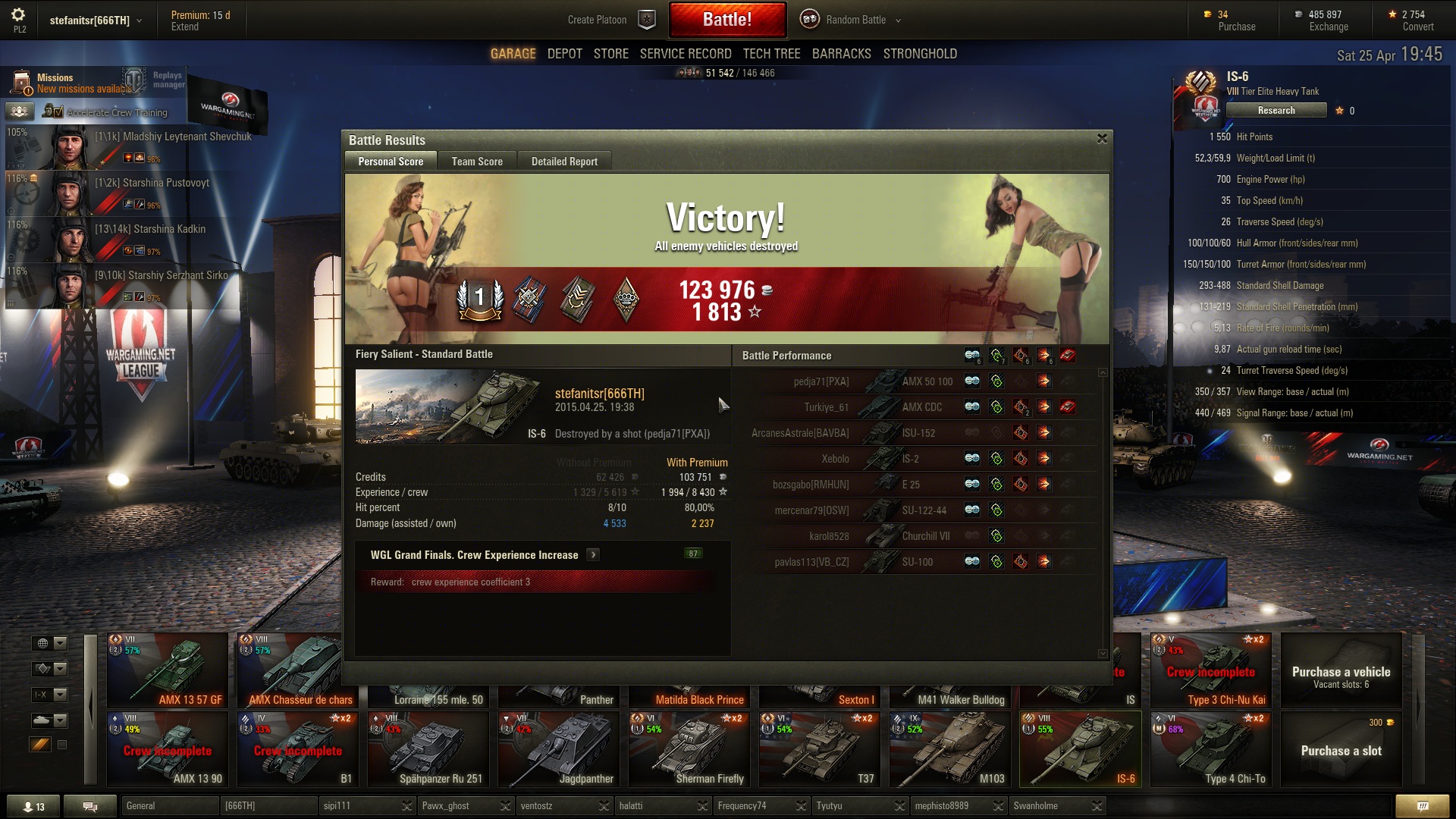Open the Detailed Report tab
Image resolution: width=1456 pixels, height=819 pixels.
tap(564, 162)
